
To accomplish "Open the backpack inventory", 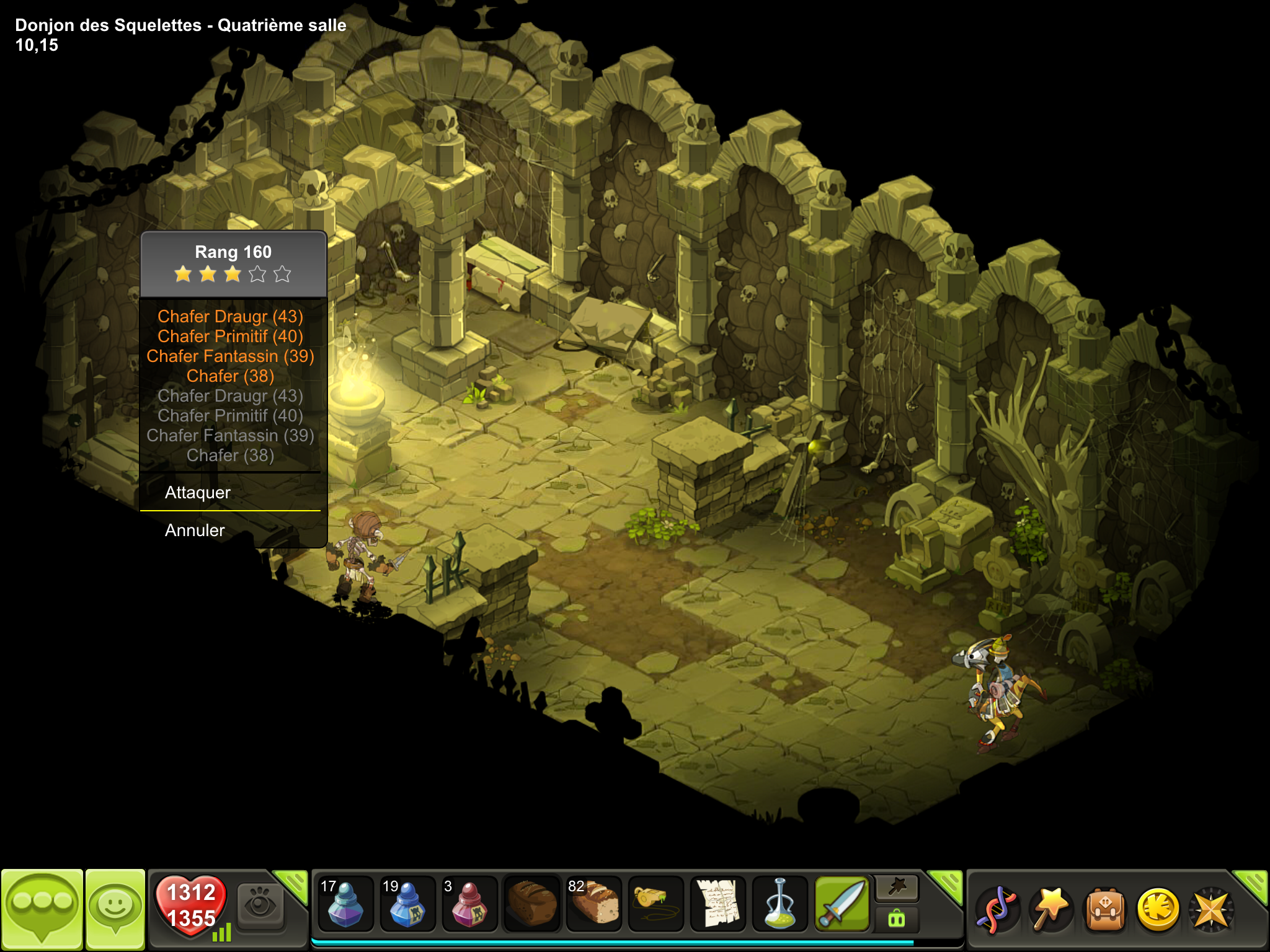I will [x=1104, y=909].
